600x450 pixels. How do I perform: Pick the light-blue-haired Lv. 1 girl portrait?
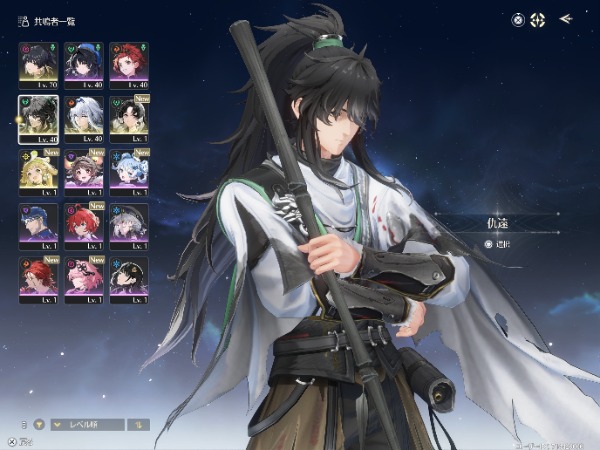[129, 171]
